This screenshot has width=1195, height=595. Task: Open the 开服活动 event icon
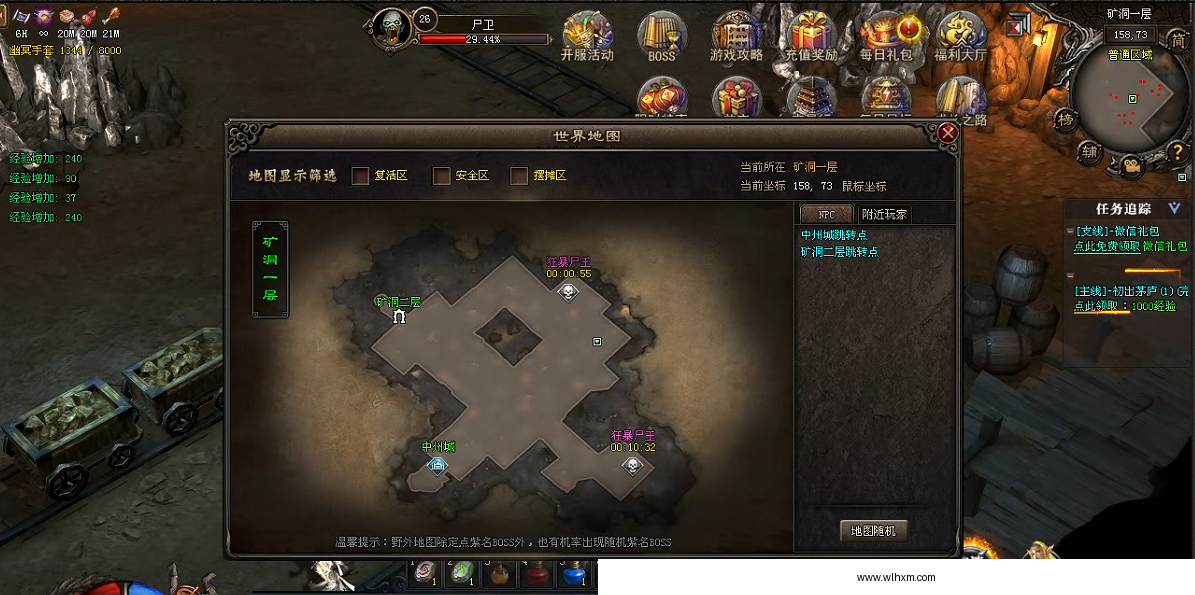(x=587, y=37)
